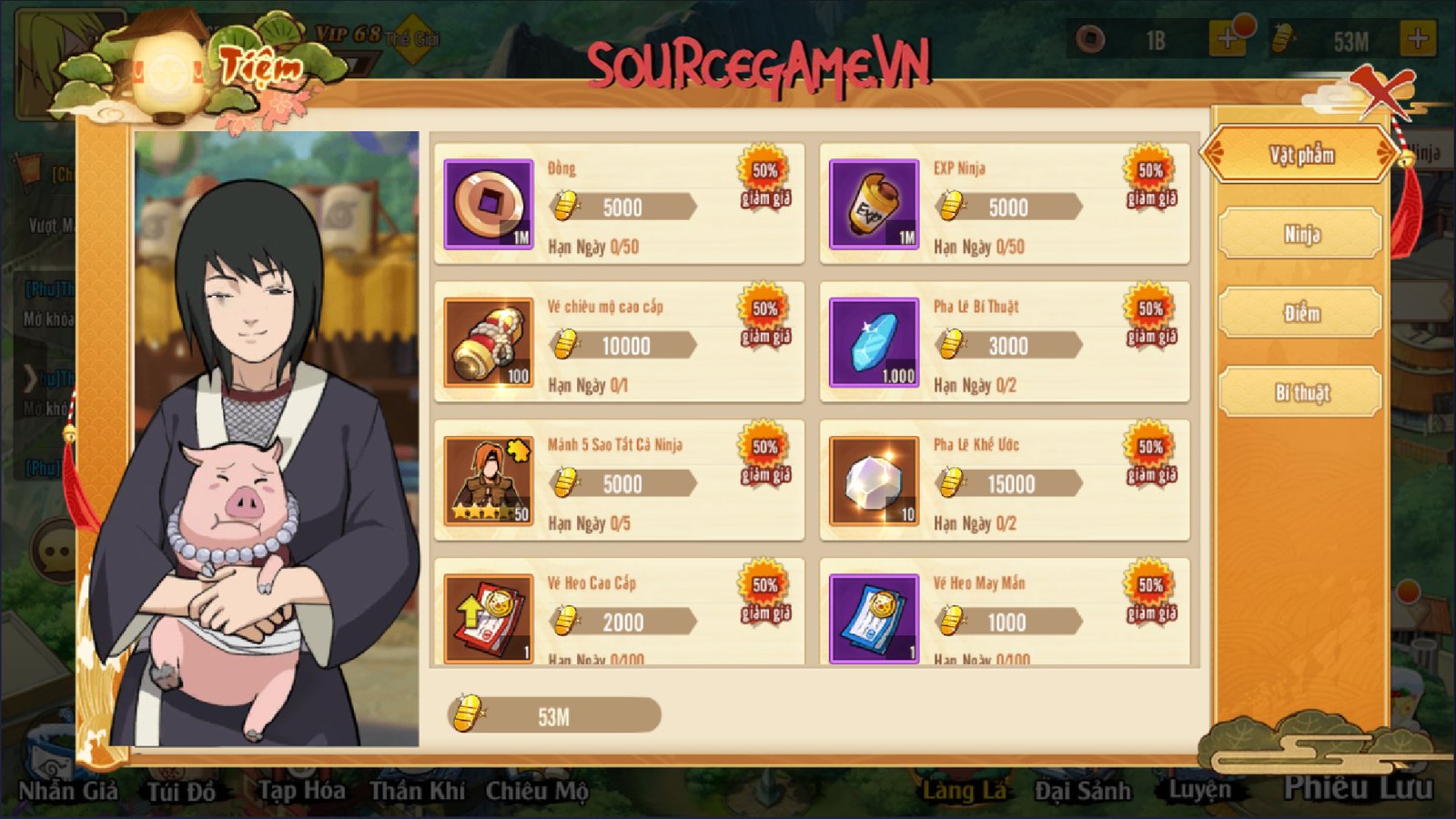Add more coins with the 1B plus button
The width and height of the screenshot is (1456, 819).
click(x=1227, y=39)
